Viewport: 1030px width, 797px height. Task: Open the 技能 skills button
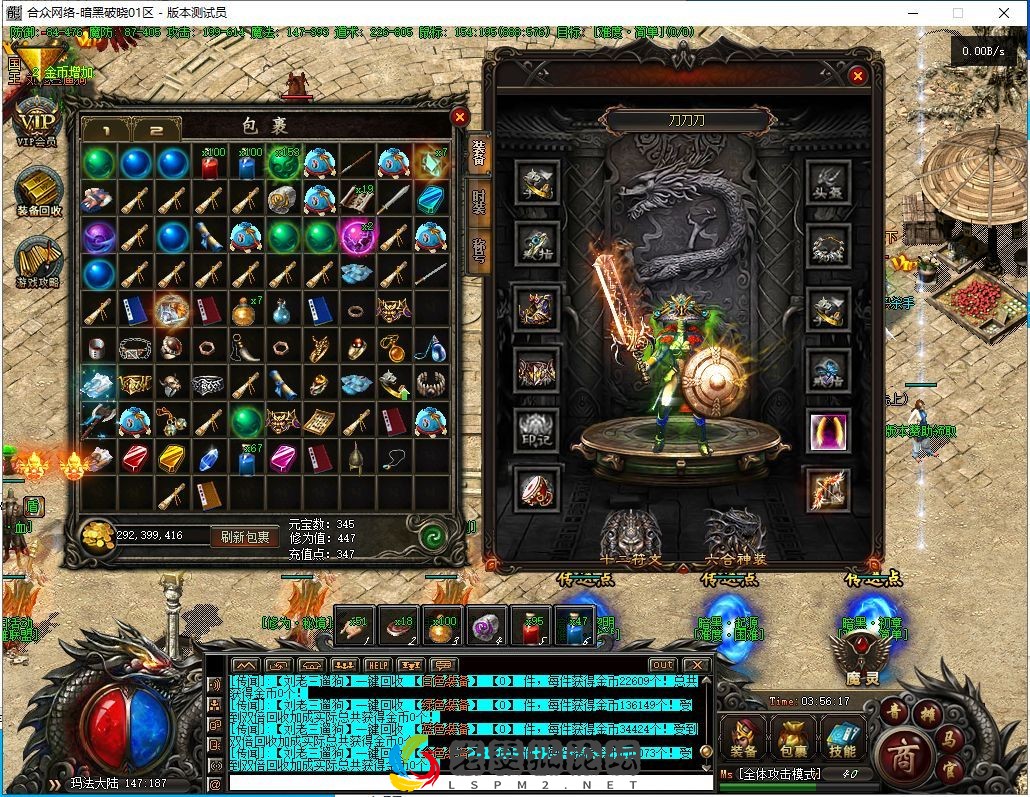[841, 738]
